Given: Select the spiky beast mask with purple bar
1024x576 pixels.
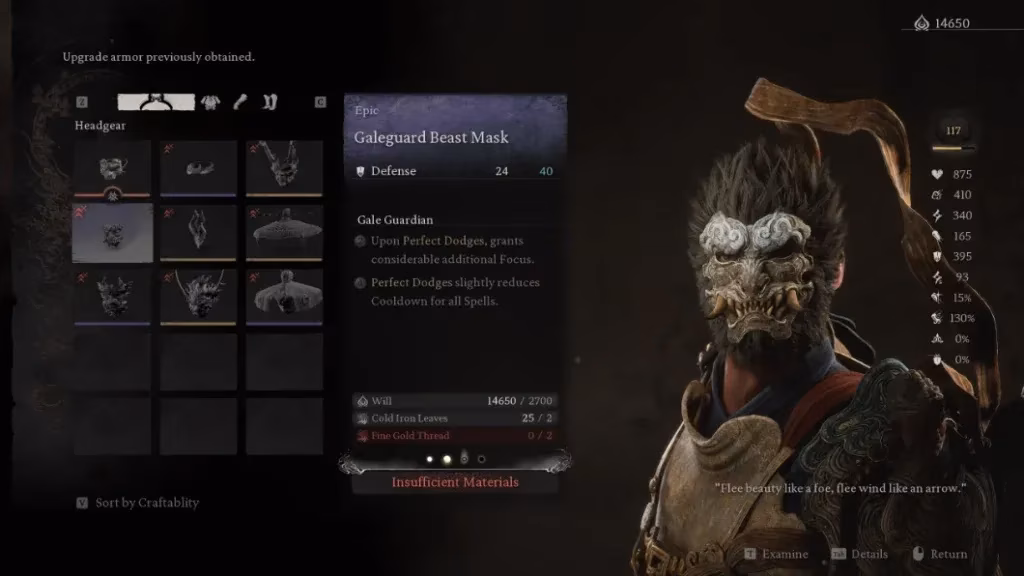Looking at the screenshot, I should click(x=112, y=296).
